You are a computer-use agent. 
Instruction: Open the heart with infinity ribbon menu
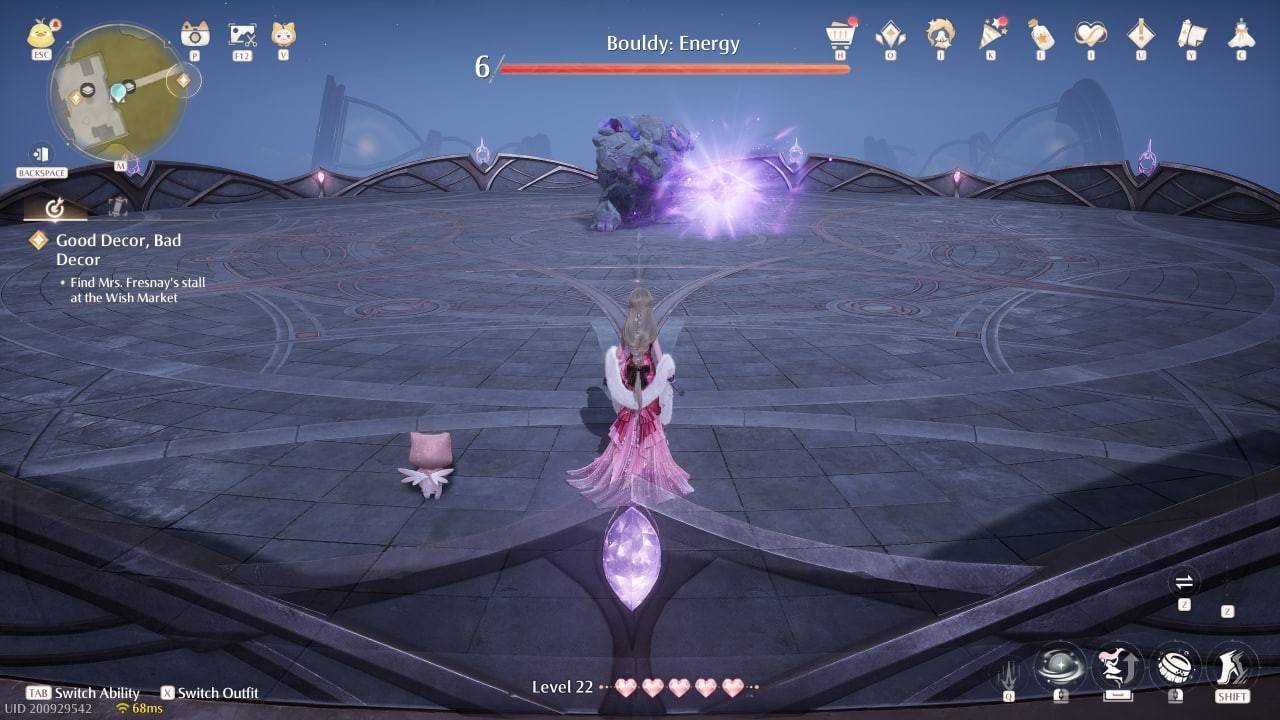1091,35
